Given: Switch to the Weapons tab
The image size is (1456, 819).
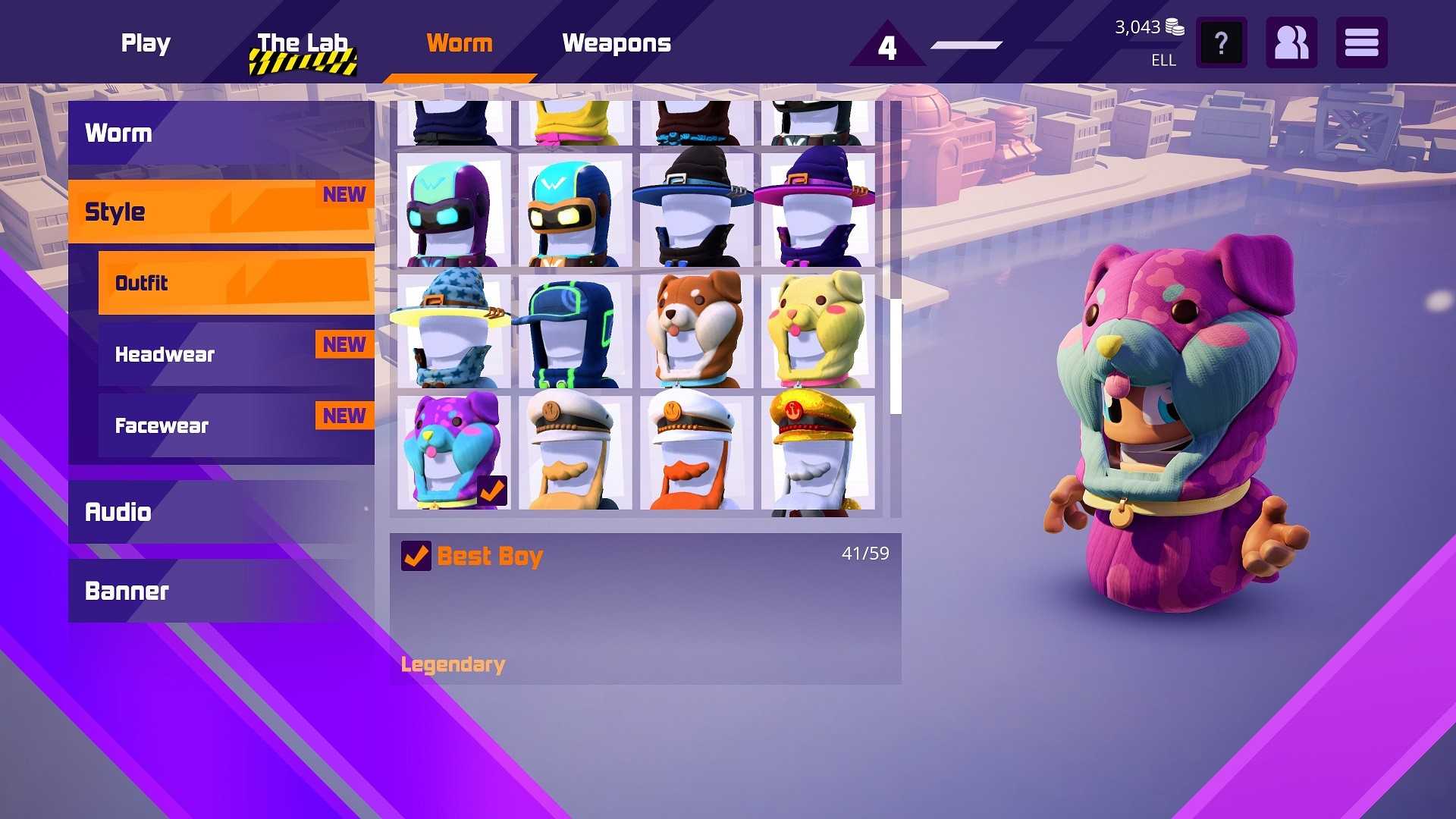Looking at the screenshot, I should pos(617,43).
